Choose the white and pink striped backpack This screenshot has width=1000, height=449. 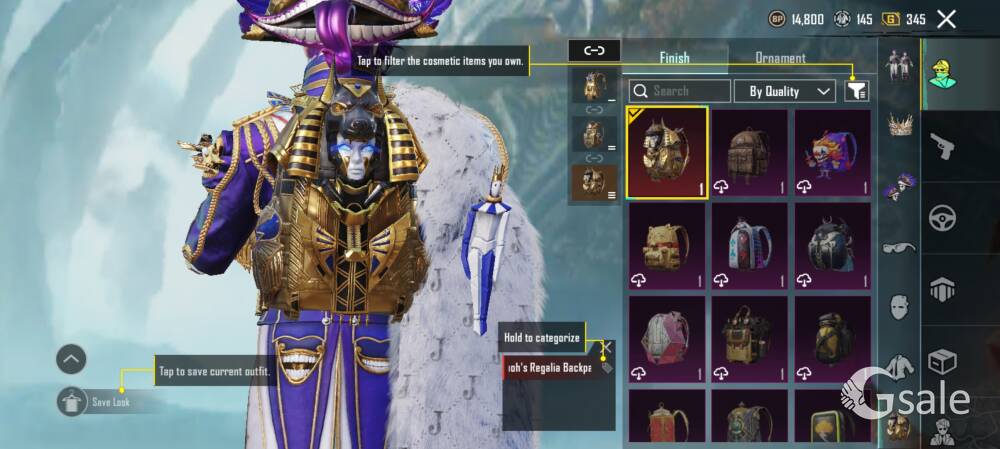click(x=749, y=245)
